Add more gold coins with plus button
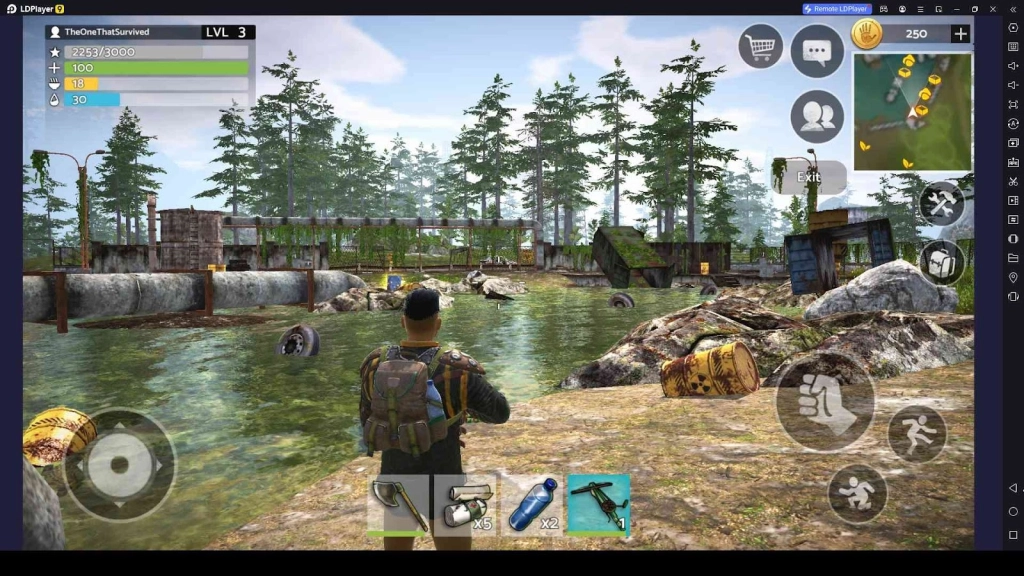1024x576 pixels. (960, 34)
